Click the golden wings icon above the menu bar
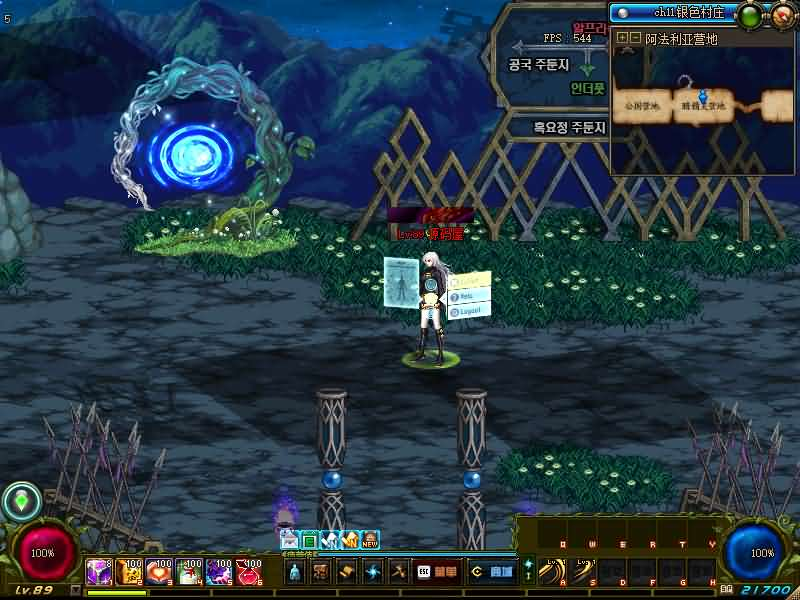Viewport: 800px width, 600px height. click(350, 540)
